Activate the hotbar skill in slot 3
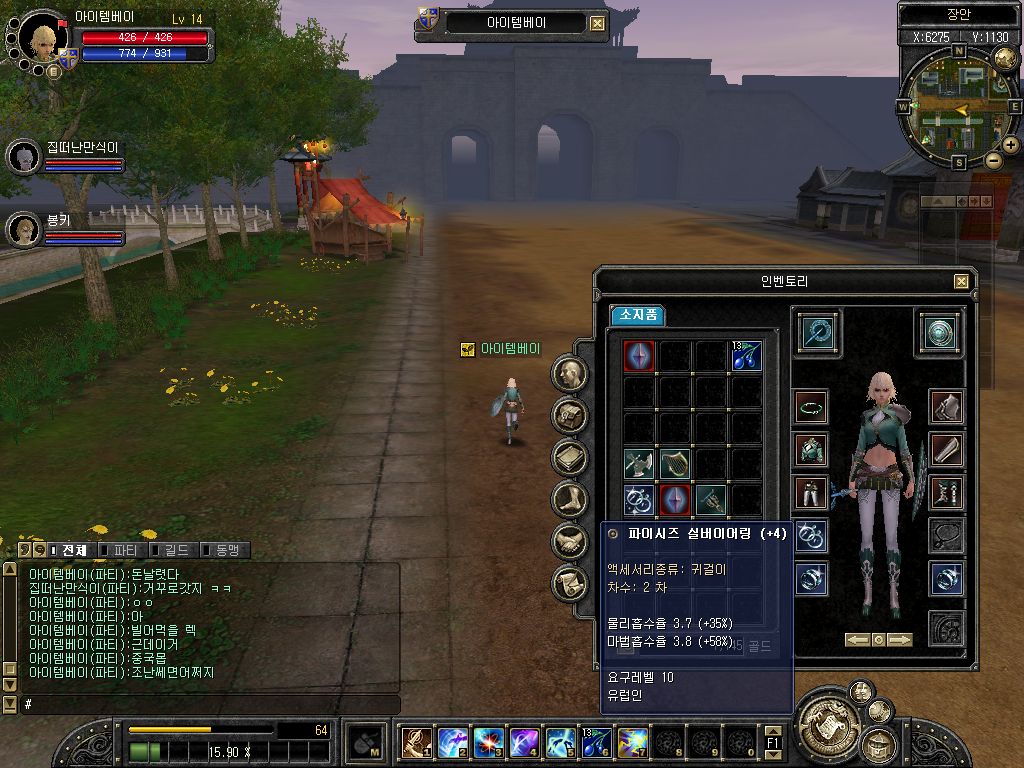This screenshot has width=1024, height=768. pyautogui.click(x=488, y=742)
